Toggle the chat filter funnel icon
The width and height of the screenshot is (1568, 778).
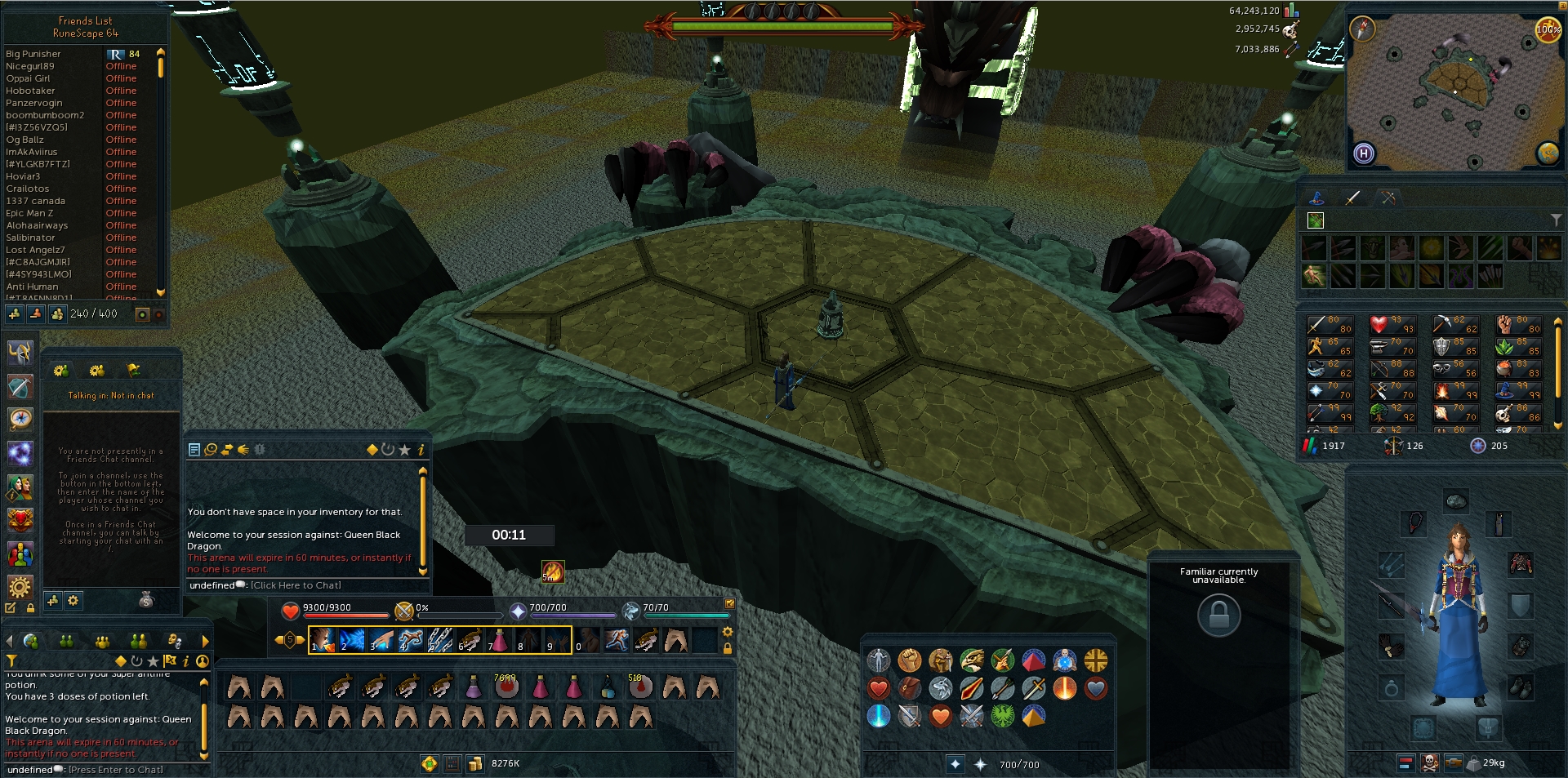point(11,662)
